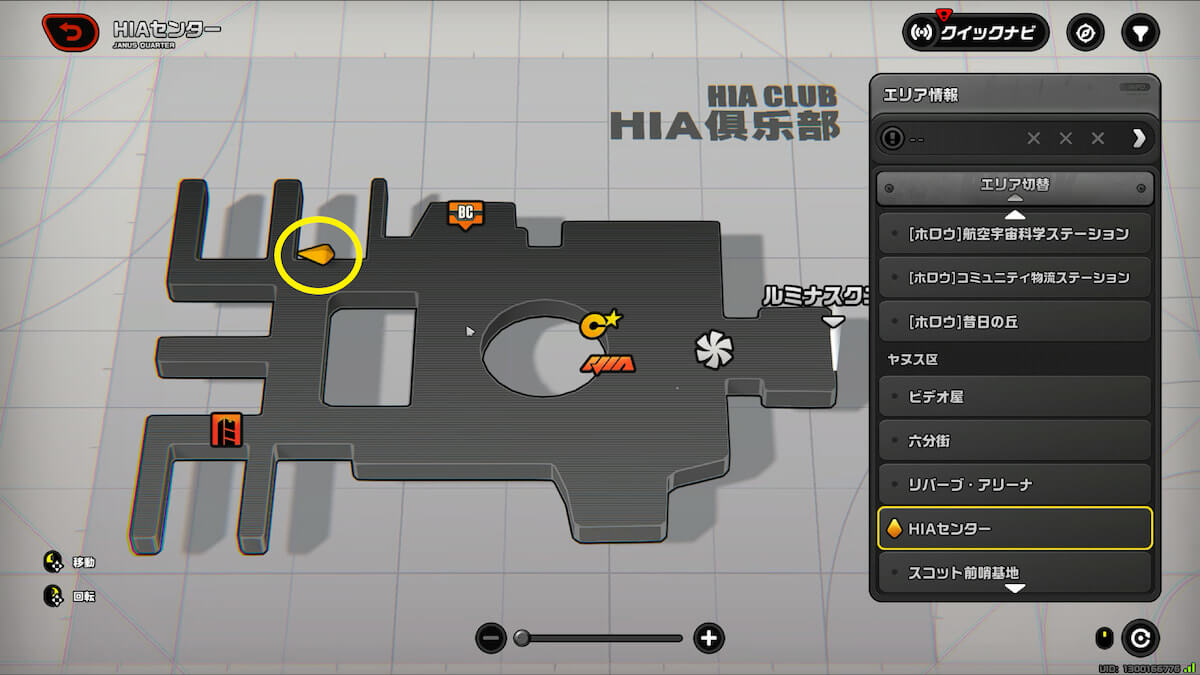Switch to the 六分街 area
The image size is (1200, 675).
tap(1015, 440)
